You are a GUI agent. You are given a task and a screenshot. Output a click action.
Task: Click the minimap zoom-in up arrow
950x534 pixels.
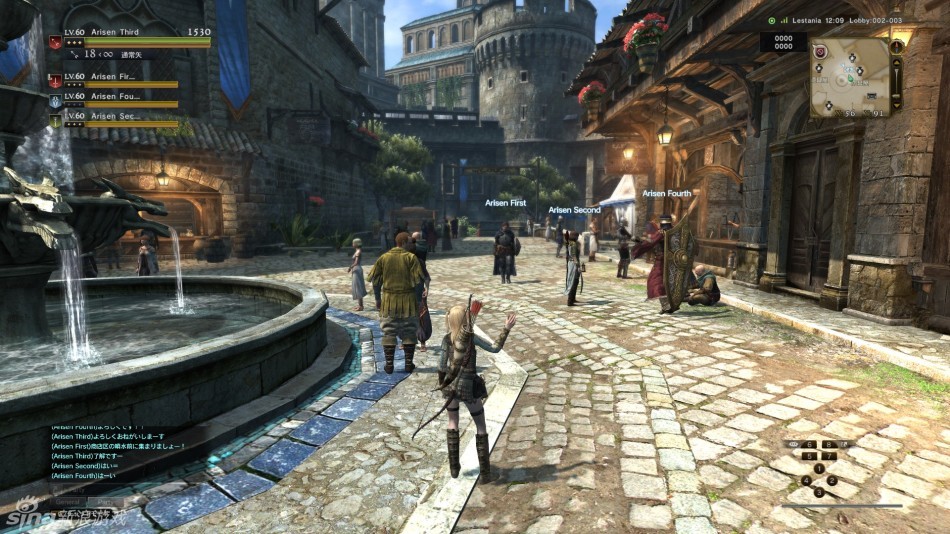pos(897,63)
